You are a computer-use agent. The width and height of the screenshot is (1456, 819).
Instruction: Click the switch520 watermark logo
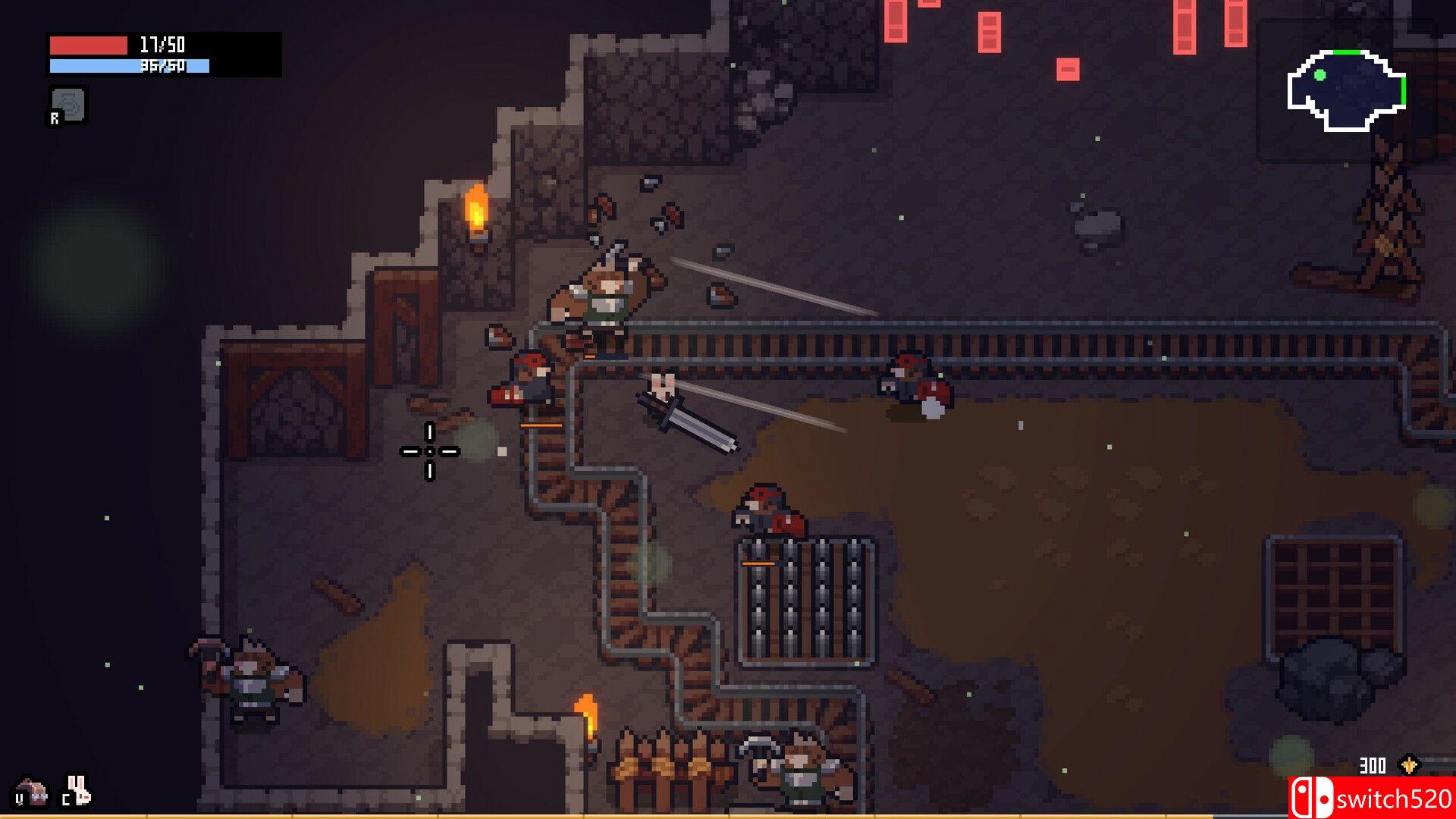pos(1371,799)
